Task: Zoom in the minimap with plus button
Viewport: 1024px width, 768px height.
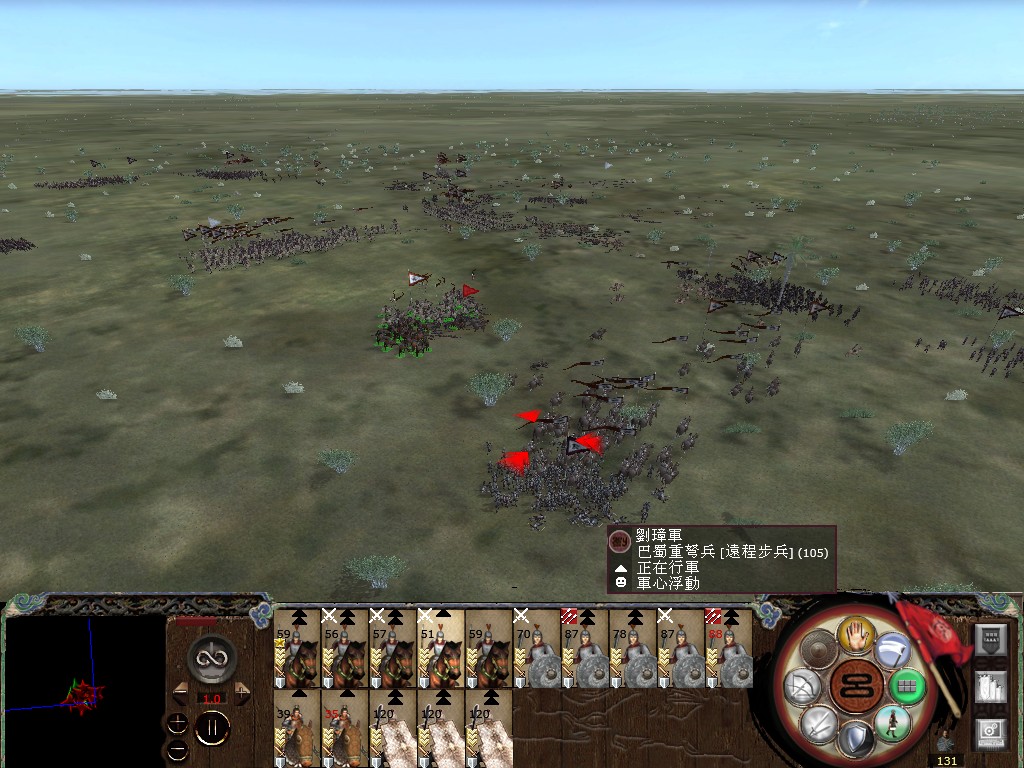Action: coord(178,722)
